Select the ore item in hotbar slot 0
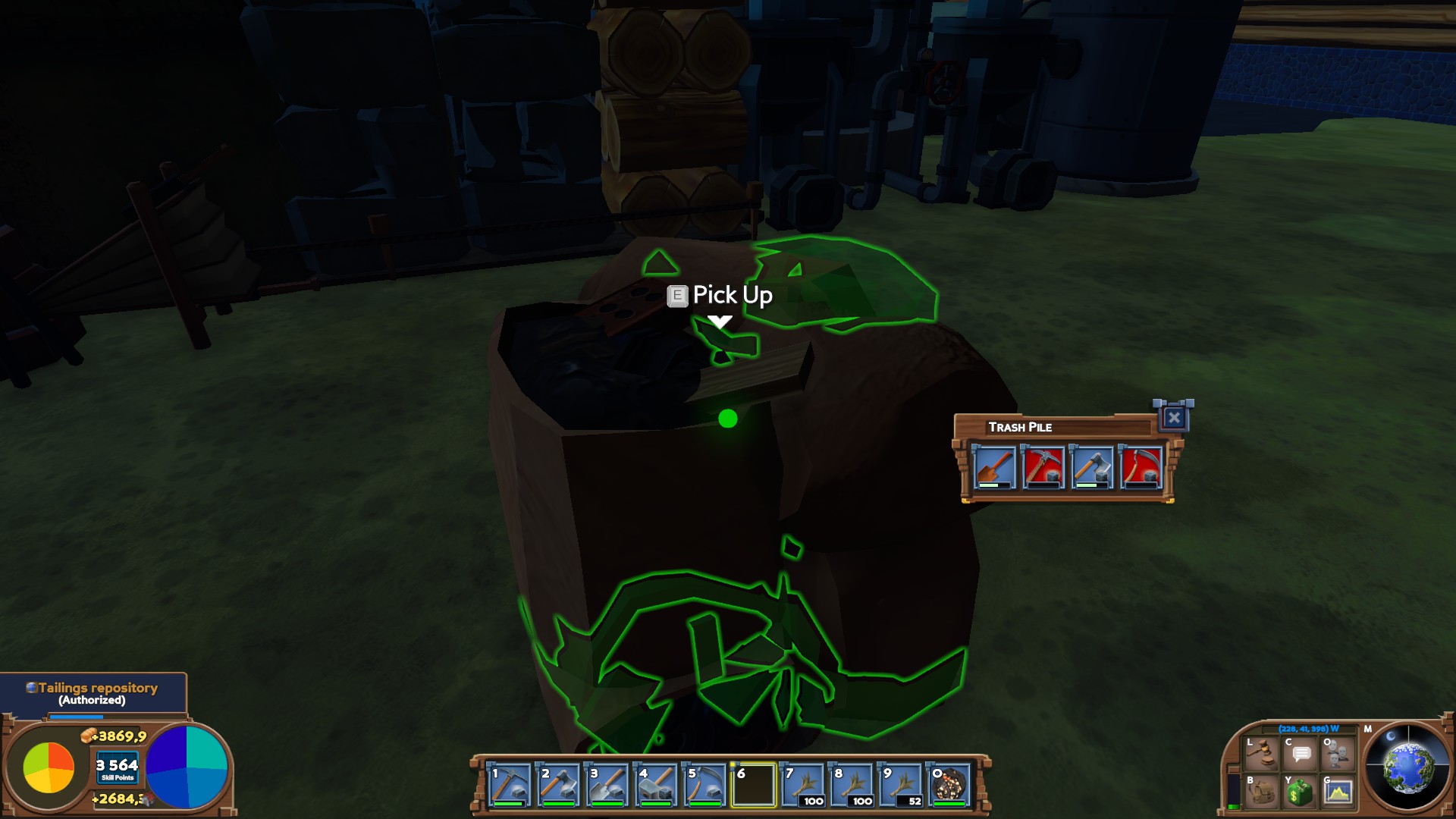This screenshot has height=819, width=1456. [x=949, y=785]
